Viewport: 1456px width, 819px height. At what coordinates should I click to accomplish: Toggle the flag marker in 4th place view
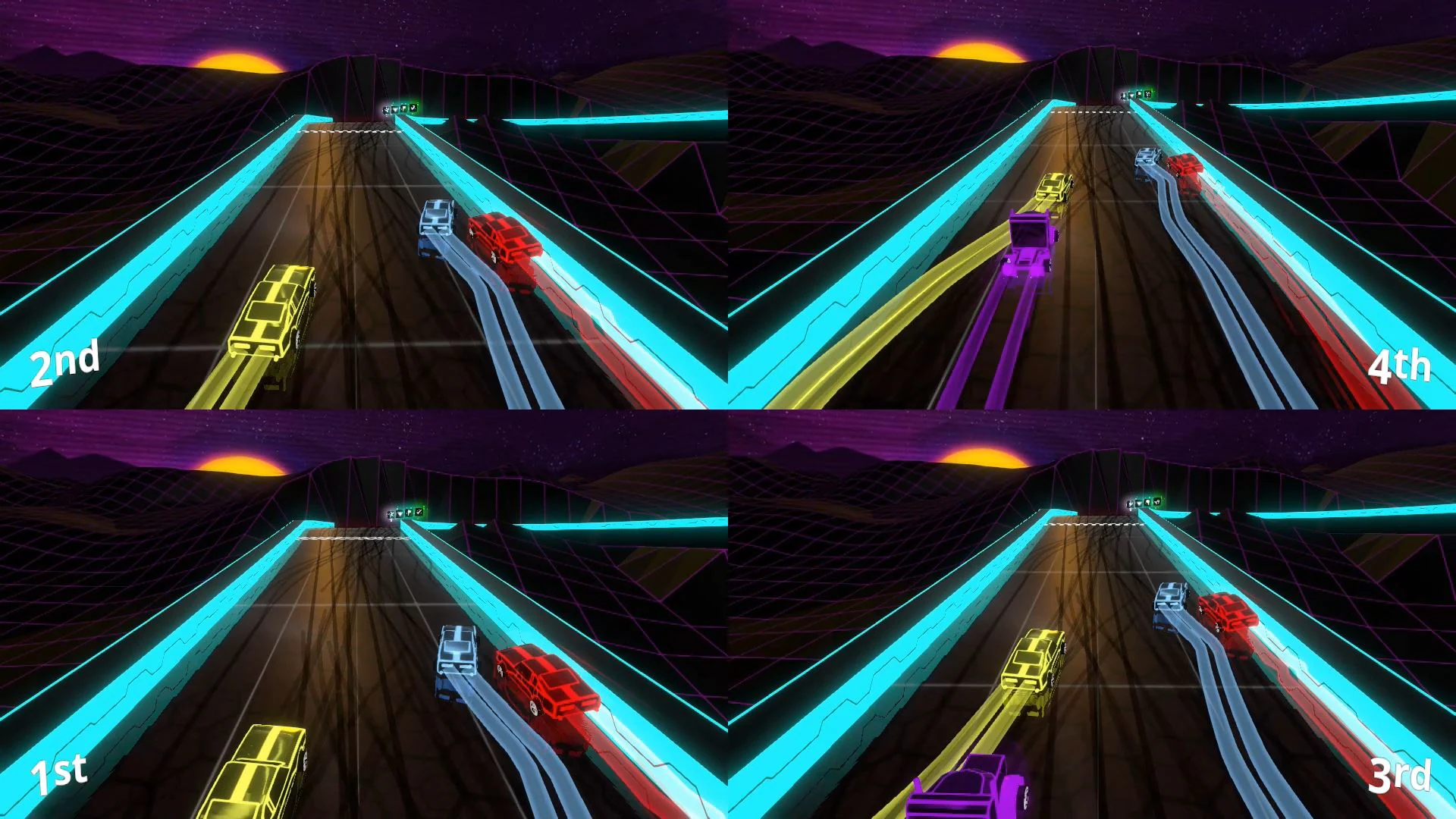(x=1139, y=93)
